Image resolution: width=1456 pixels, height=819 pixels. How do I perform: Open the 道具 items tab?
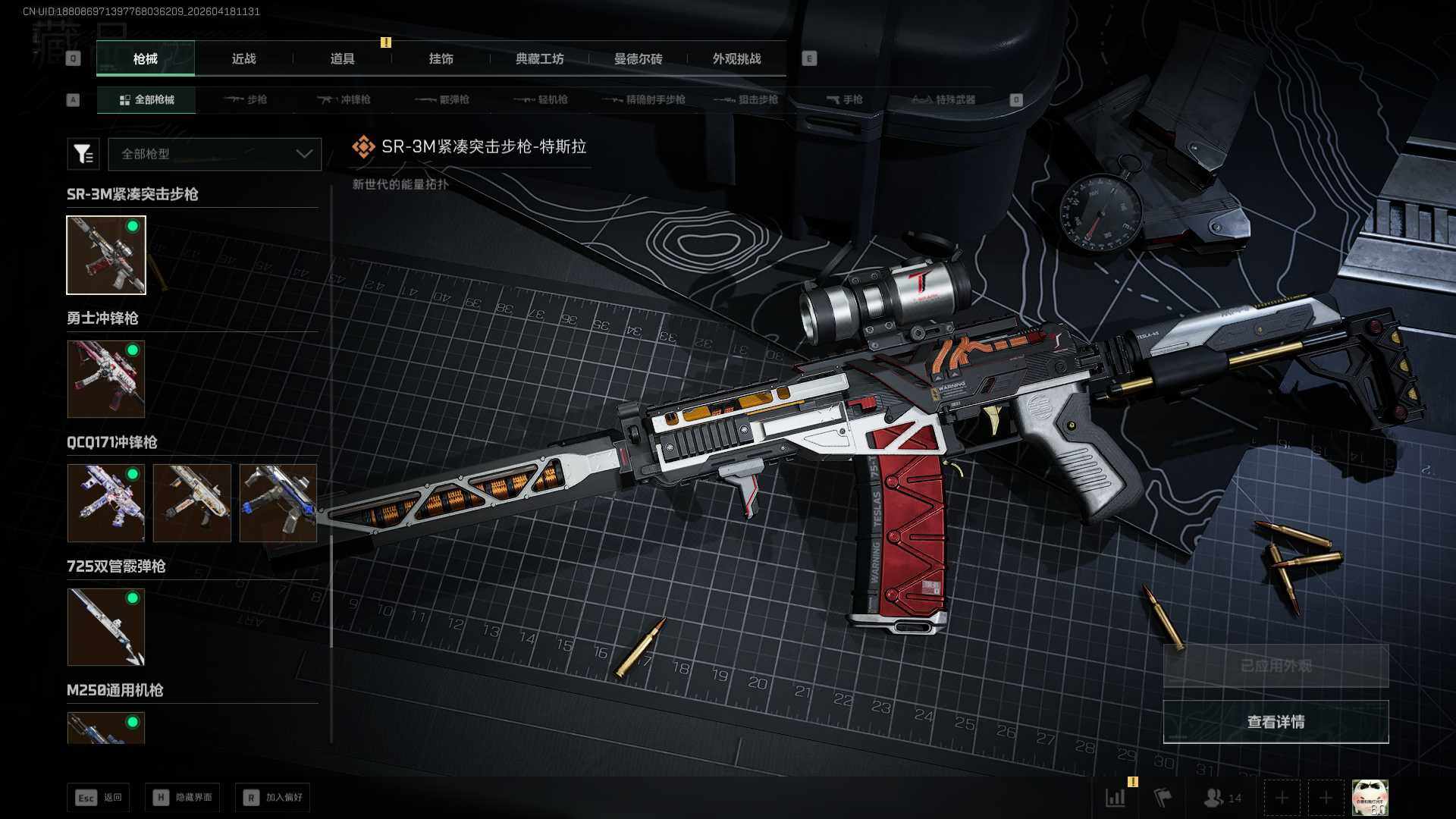coord(342,58)
